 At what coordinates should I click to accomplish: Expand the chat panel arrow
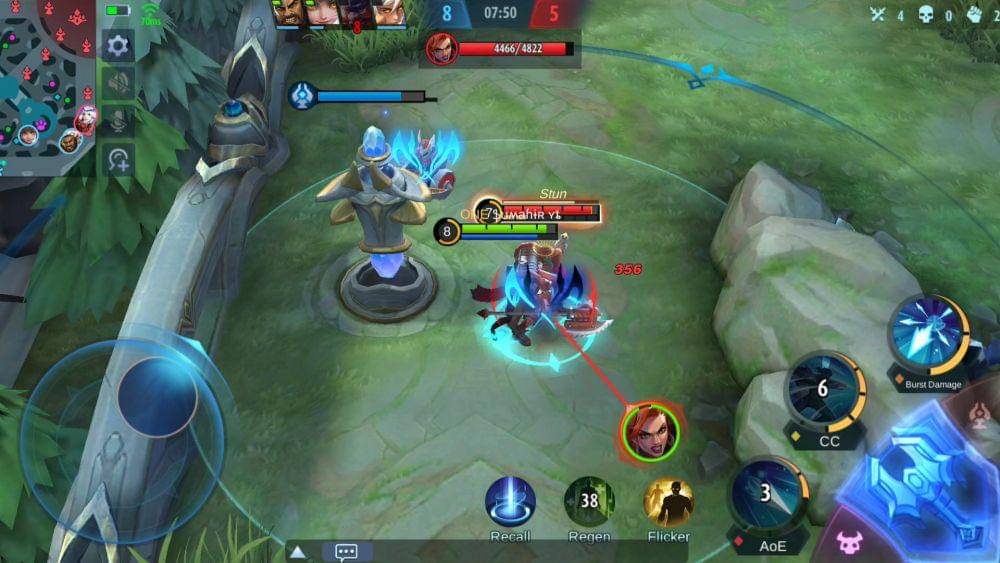tap(297, 552)
